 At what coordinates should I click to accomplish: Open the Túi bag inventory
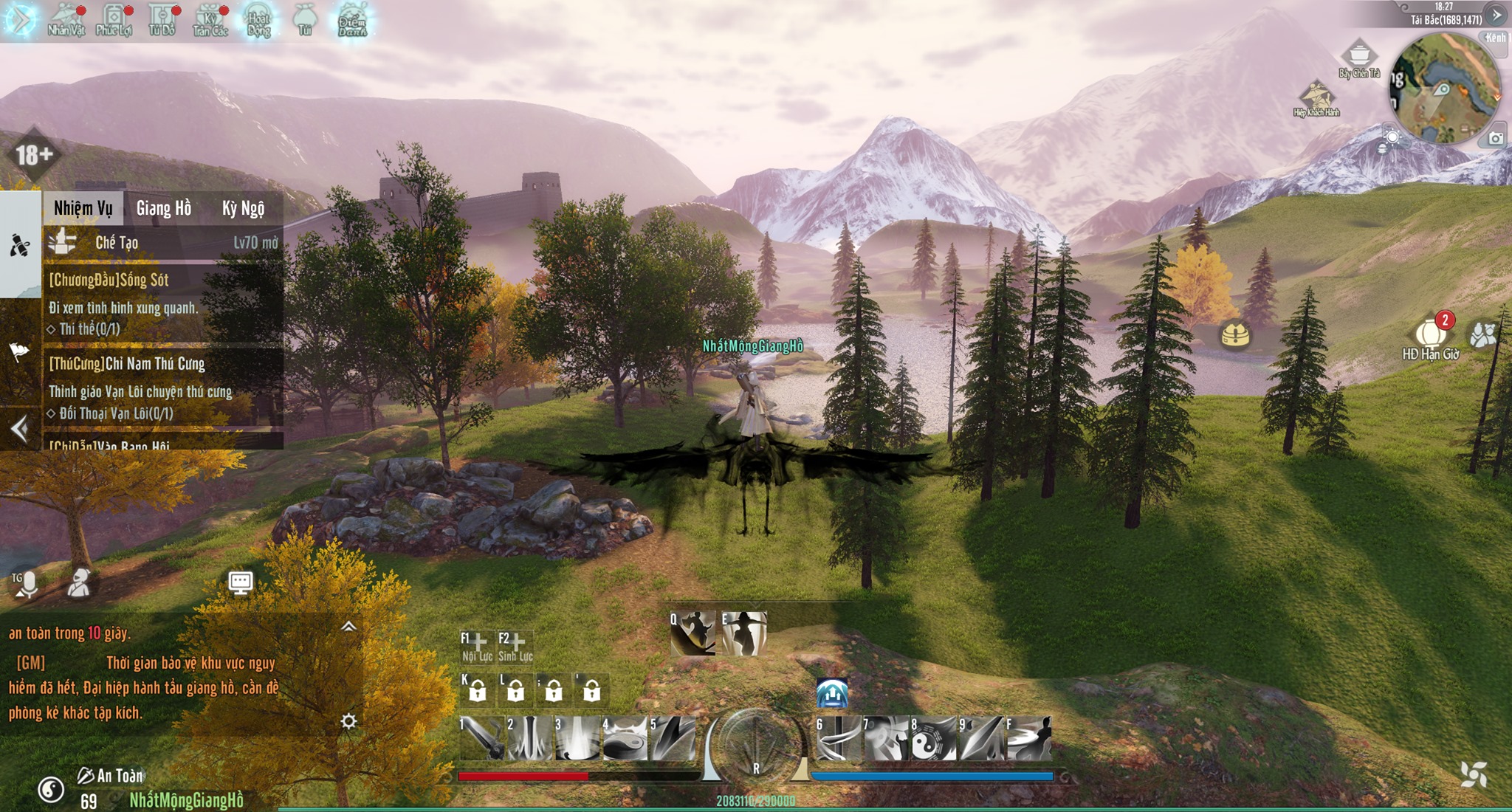(x=305, y=20)
